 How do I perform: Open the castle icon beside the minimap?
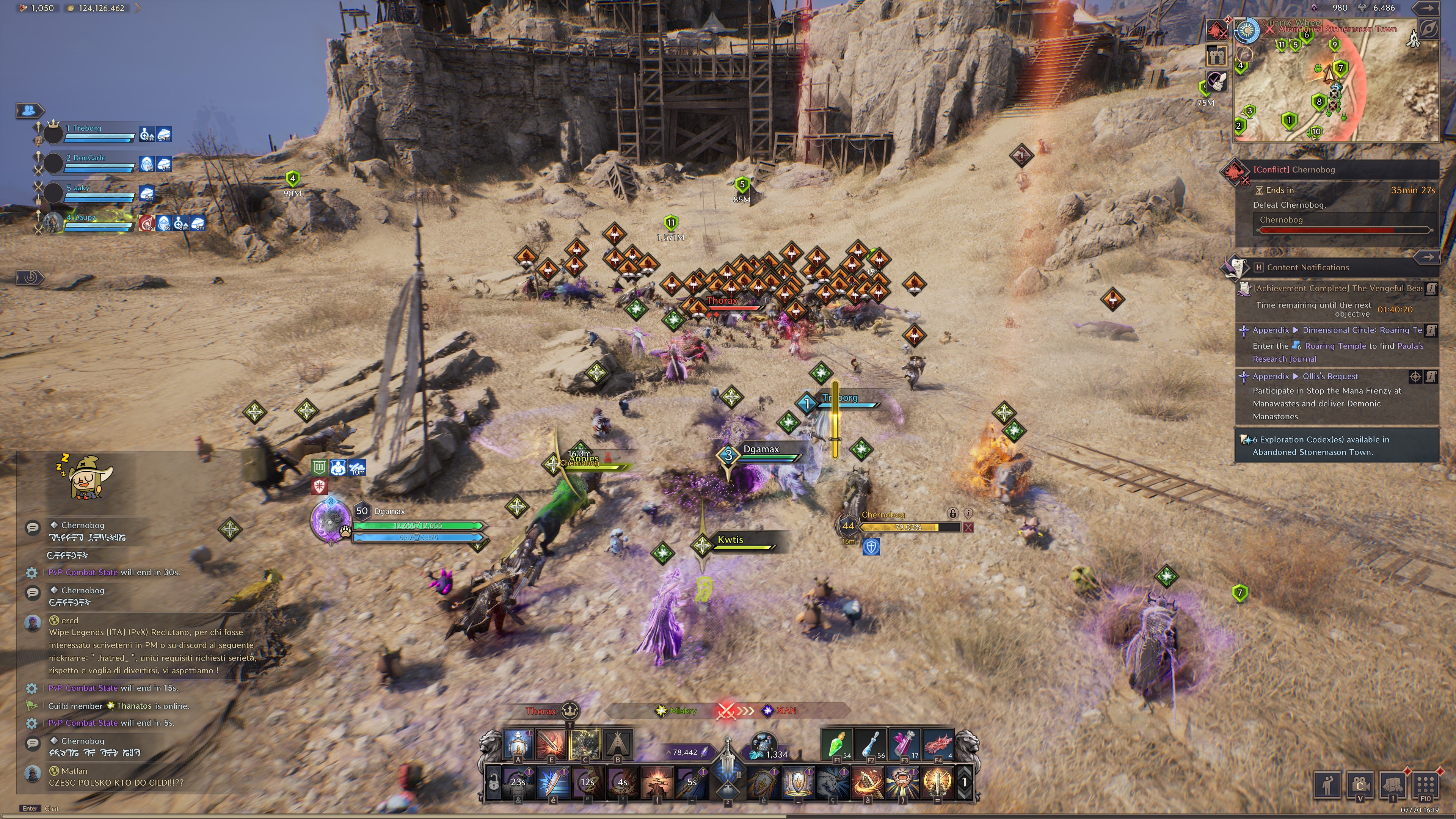click(x=1216, y=55)
